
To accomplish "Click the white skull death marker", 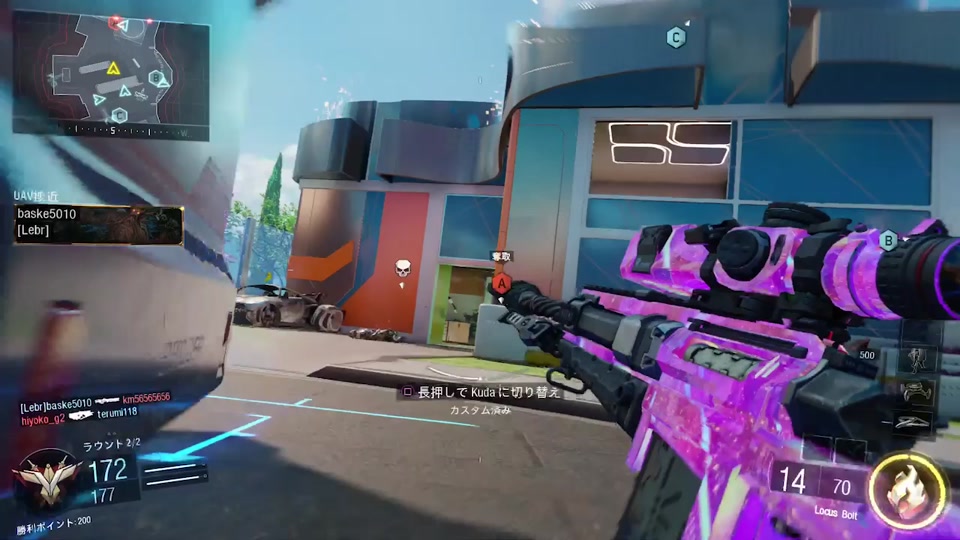I will (403, 269).
